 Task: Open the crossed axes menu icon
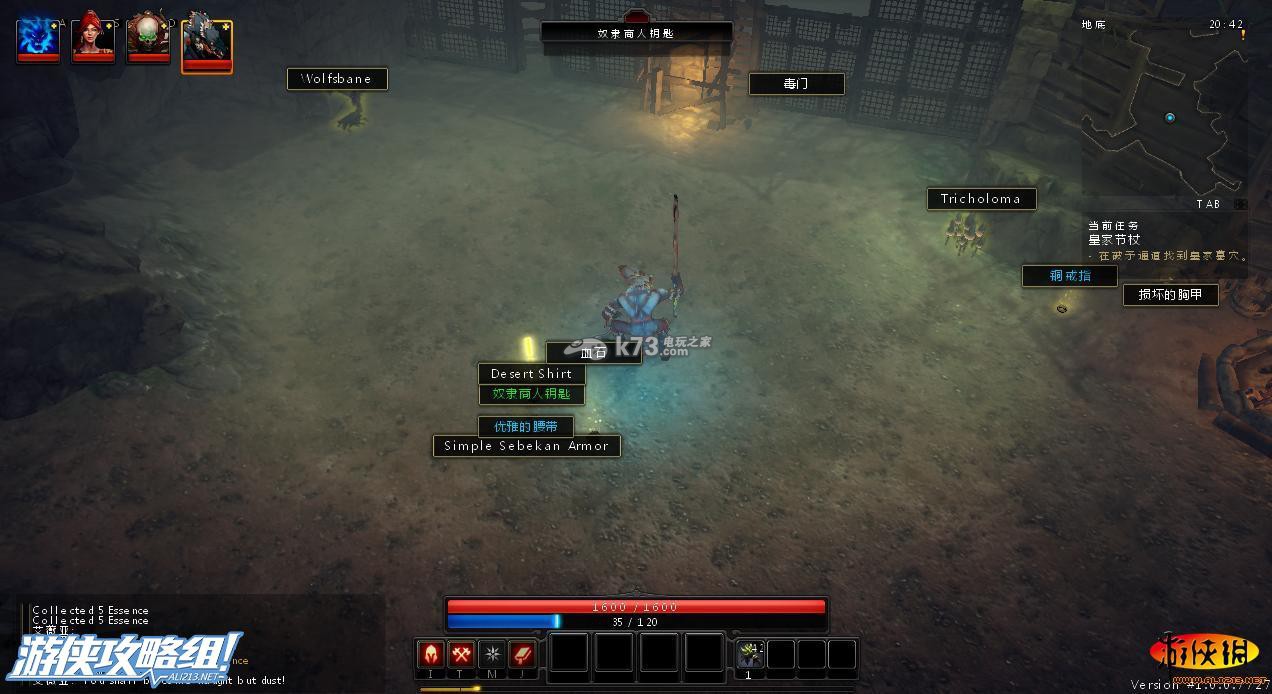click(461, 654)
